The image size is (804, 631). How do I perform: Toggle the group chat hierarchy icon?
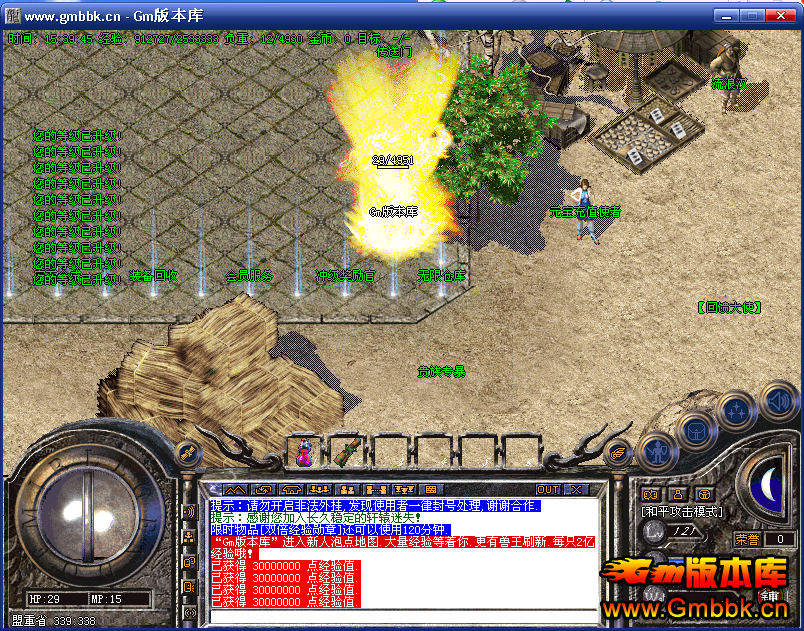coord(189,537)
